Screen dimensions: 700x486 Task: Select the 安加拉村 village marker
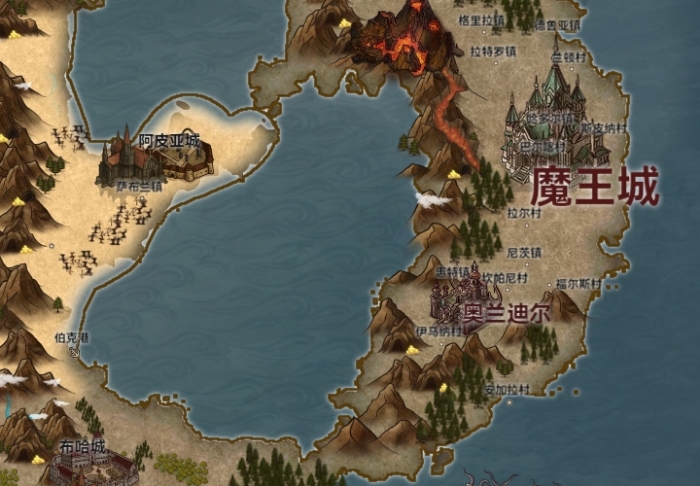506,389
